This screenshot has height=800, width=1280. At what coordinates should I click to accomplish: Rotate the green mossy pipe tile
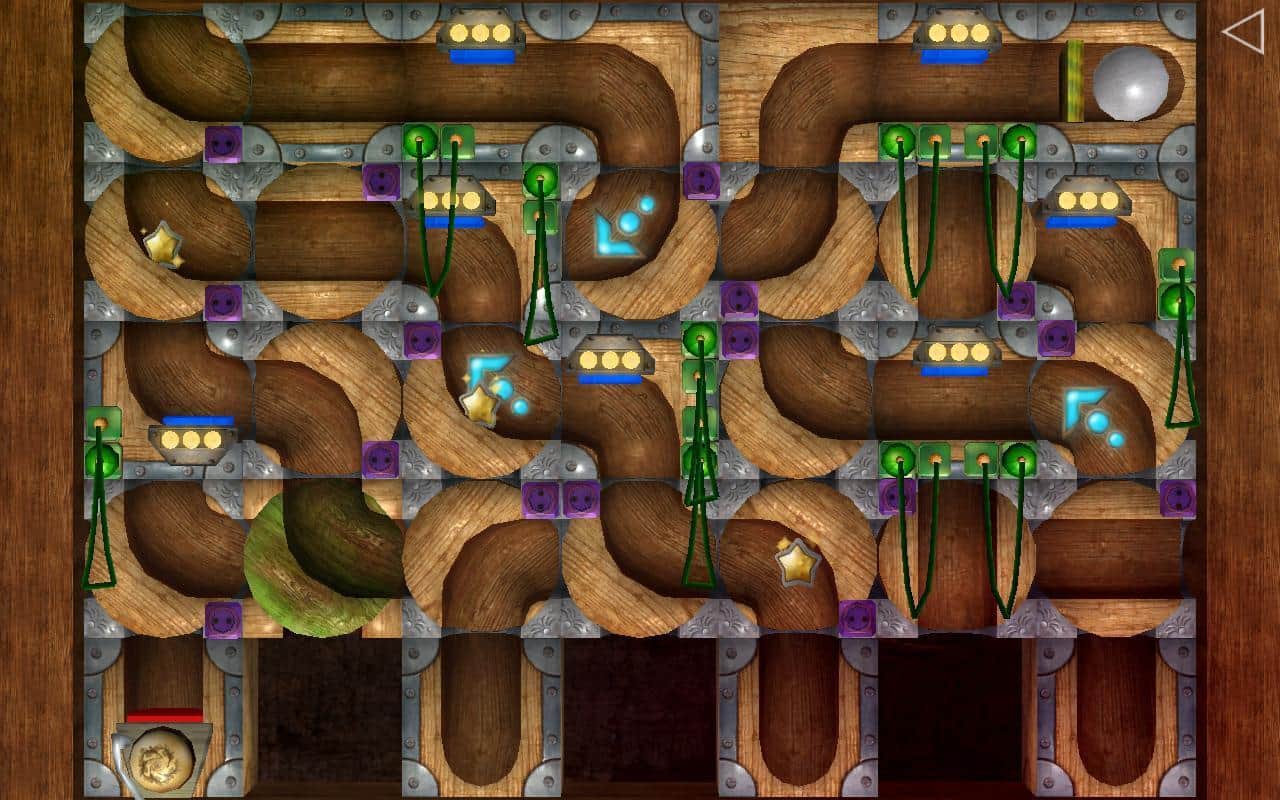(324, 558)
